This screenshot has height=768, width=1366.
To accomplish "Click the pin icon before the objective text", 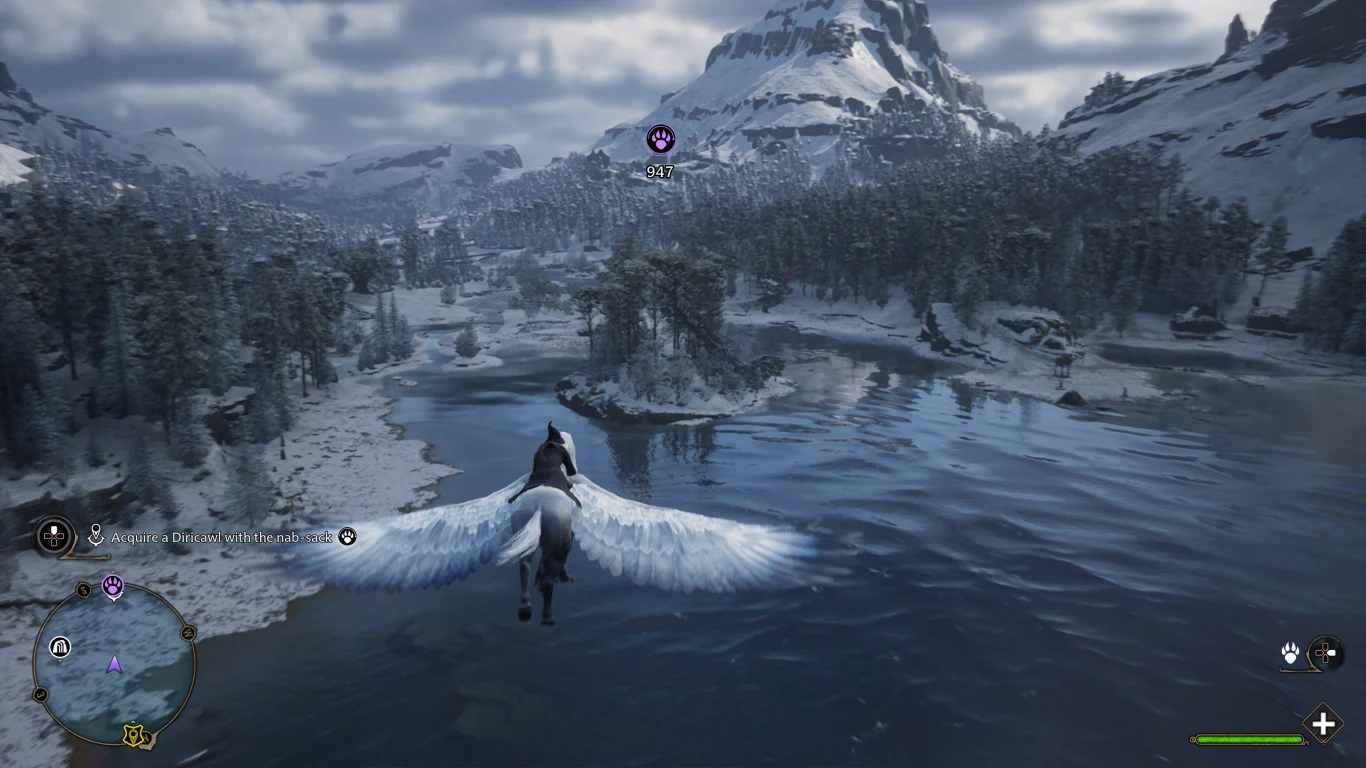I will (x=96, y=537).
